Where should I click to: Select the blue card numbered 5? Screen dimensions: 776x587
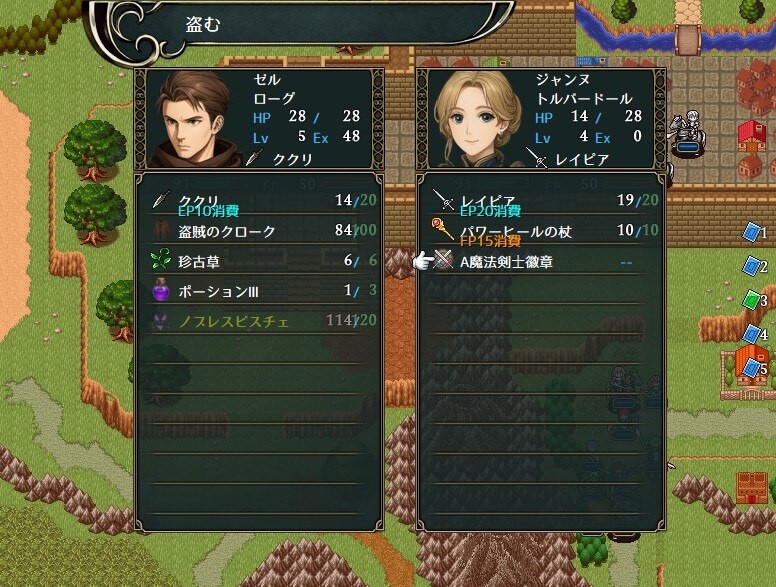click(752, 368)
